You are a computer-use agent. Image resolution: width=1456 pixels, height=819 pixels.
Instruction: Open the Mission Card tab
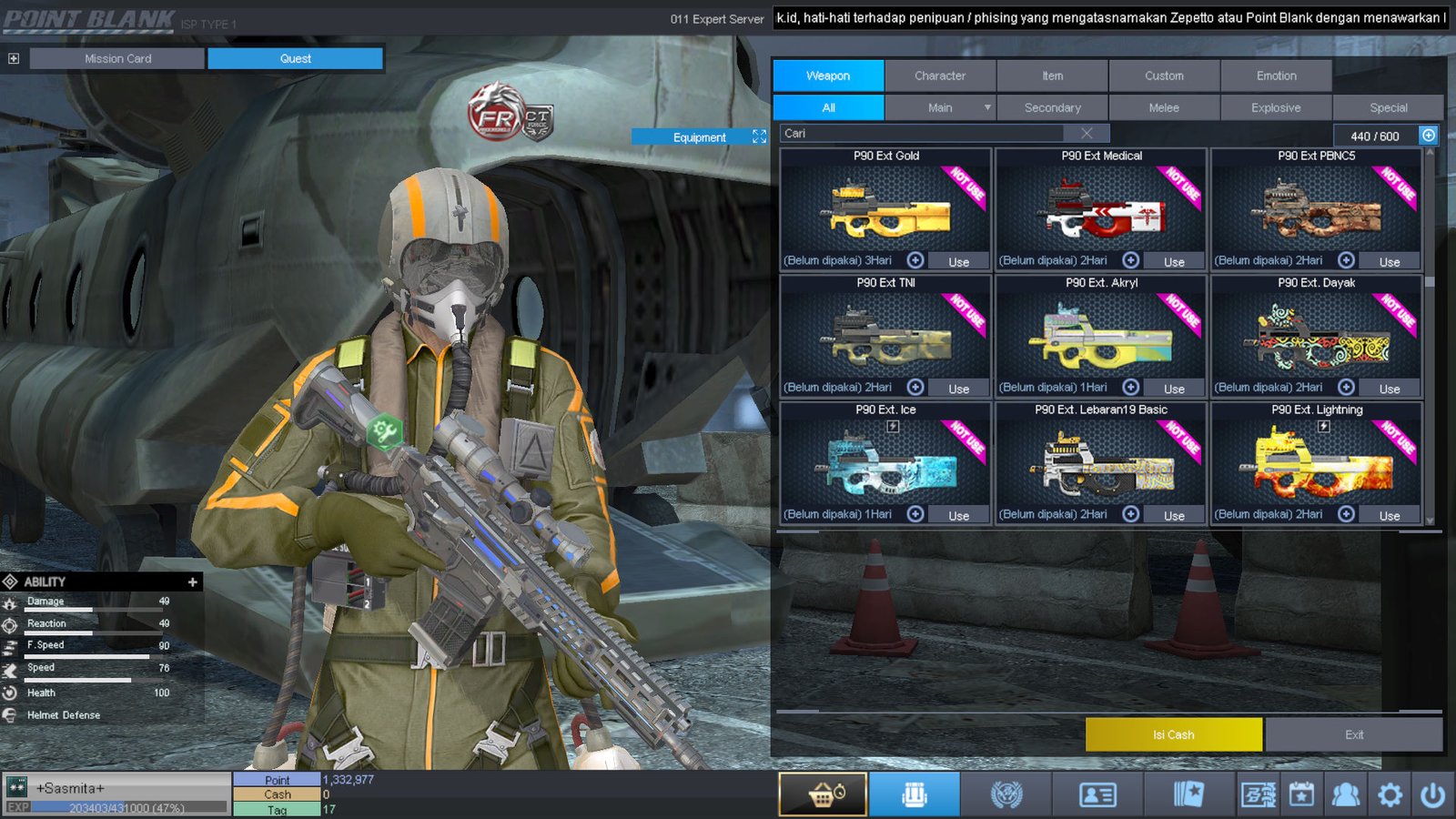[x=117, y=58]
